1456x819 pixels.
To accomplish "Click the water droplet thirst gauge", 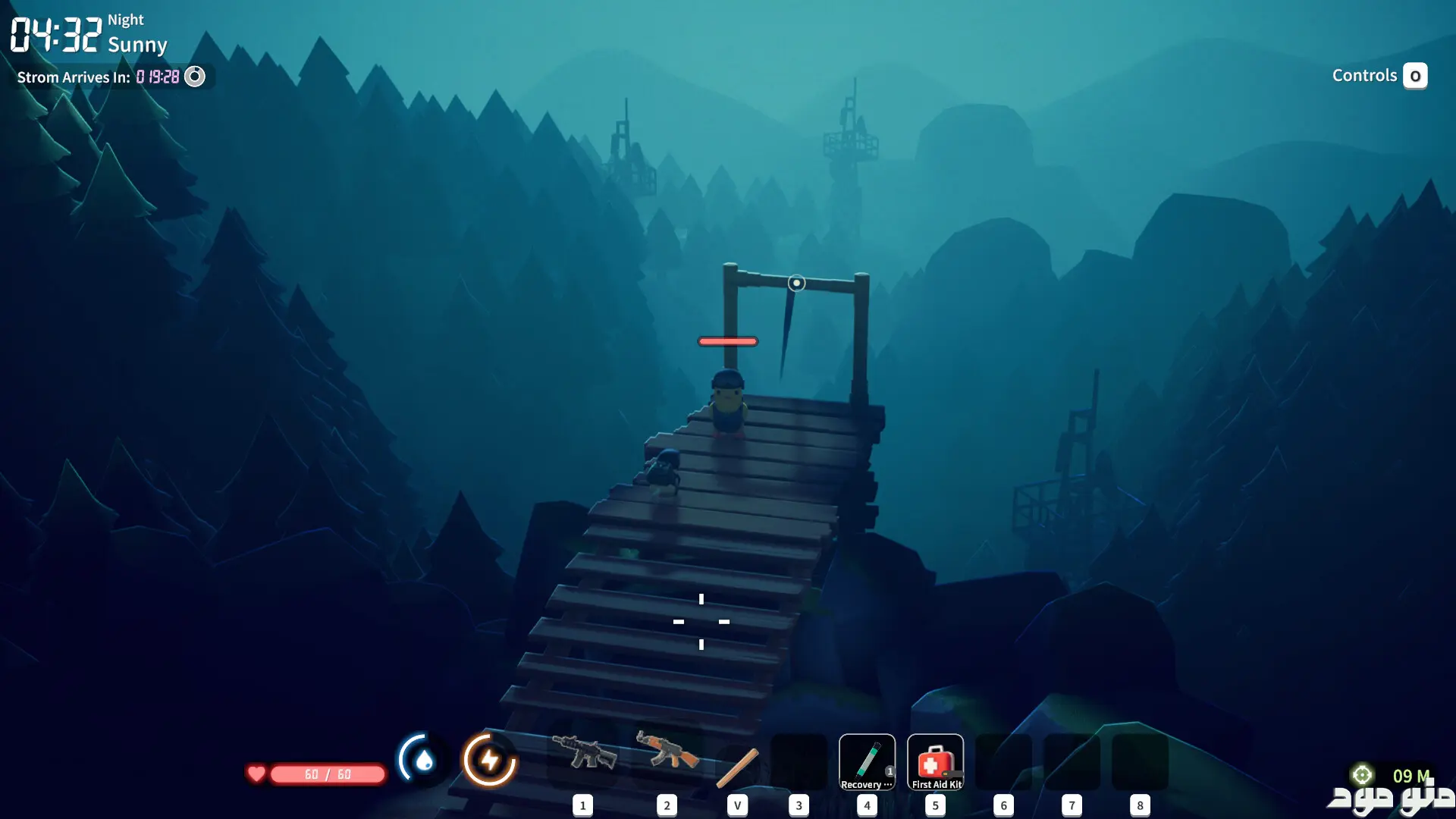I will coord(422,759).
